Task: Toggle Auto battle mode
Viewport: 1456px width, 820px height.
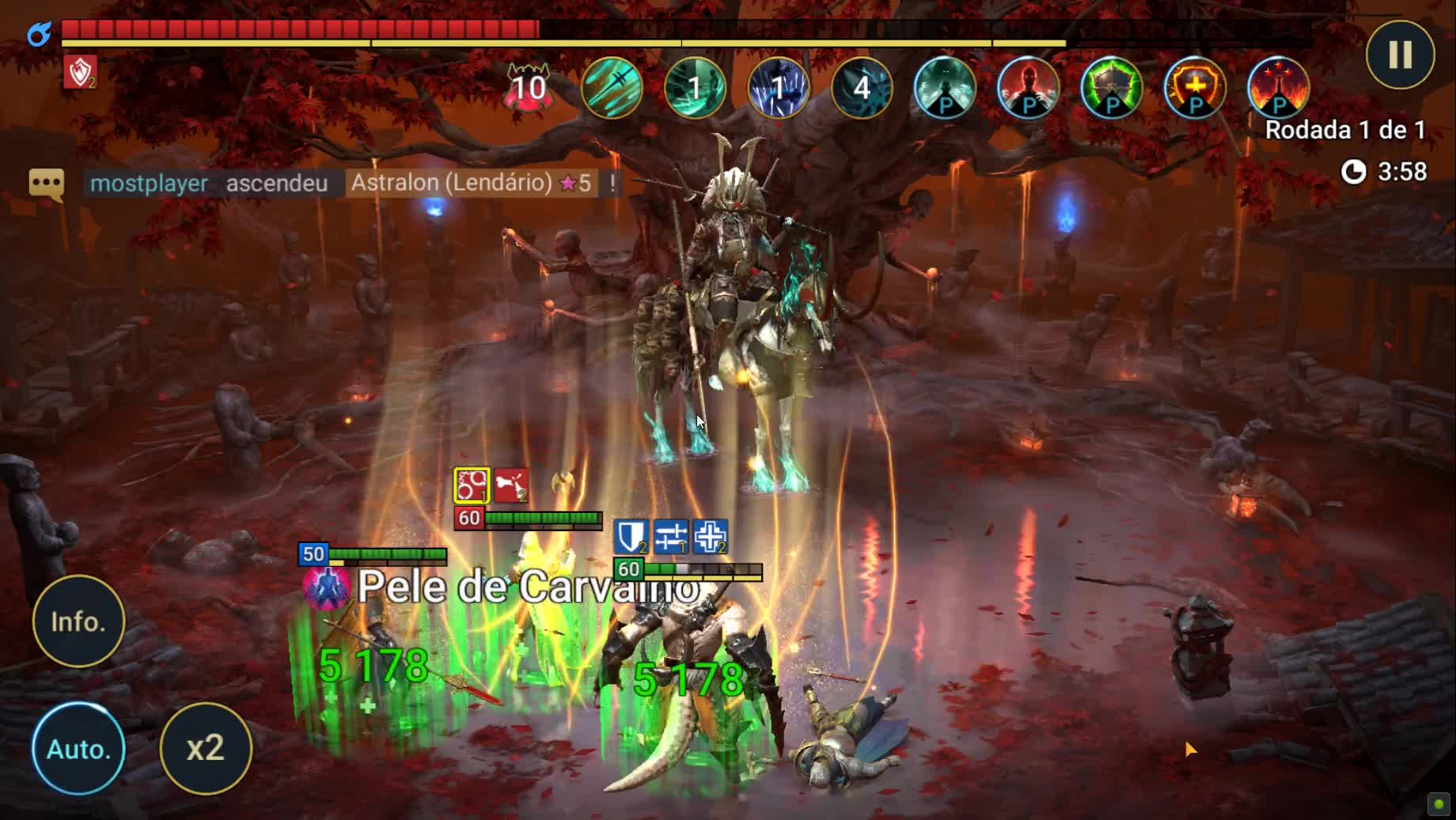Action: [x=78, y=748]
